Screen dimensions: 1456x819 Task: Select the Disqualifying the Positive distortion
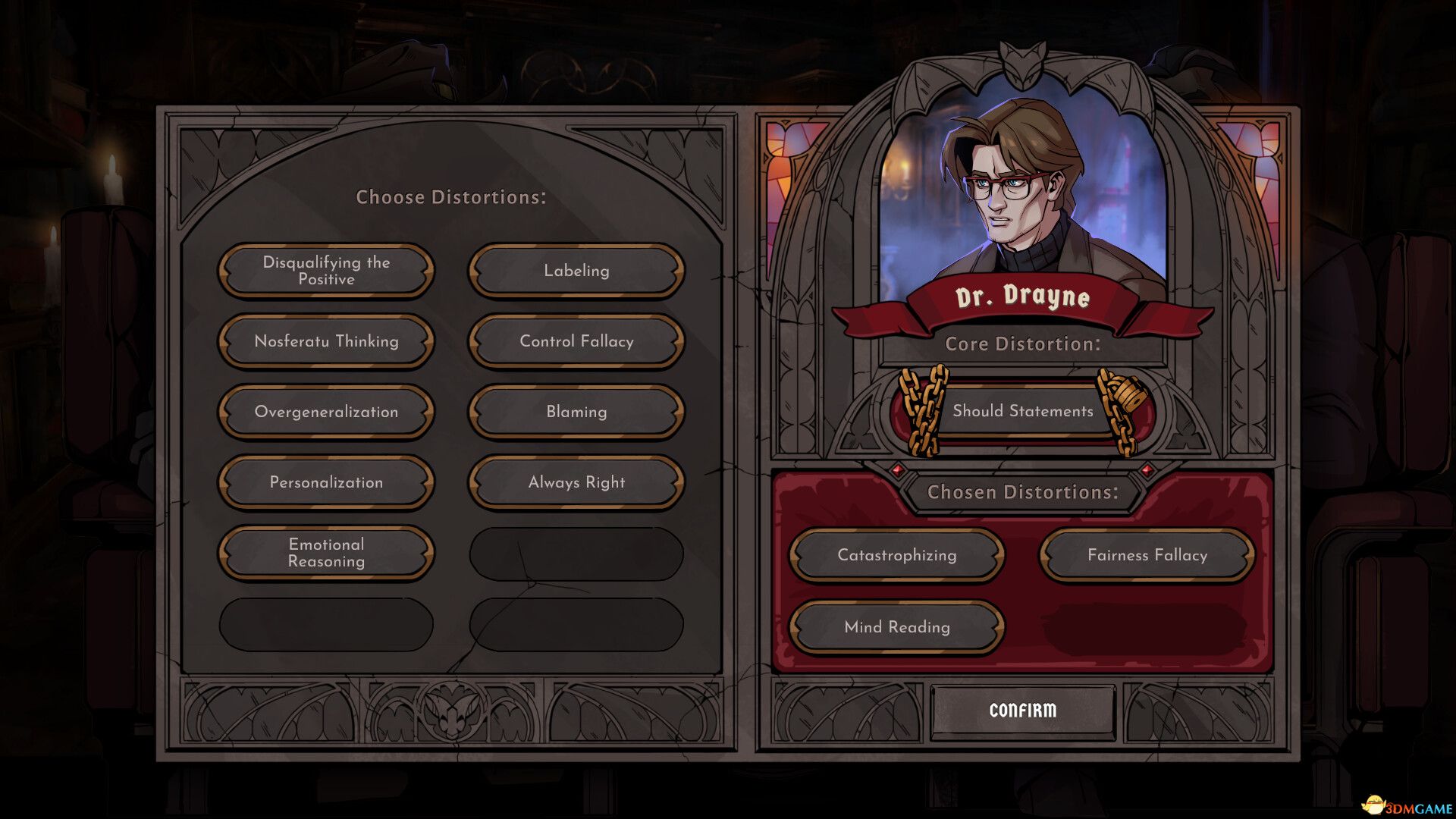click(x=325, y=270)
